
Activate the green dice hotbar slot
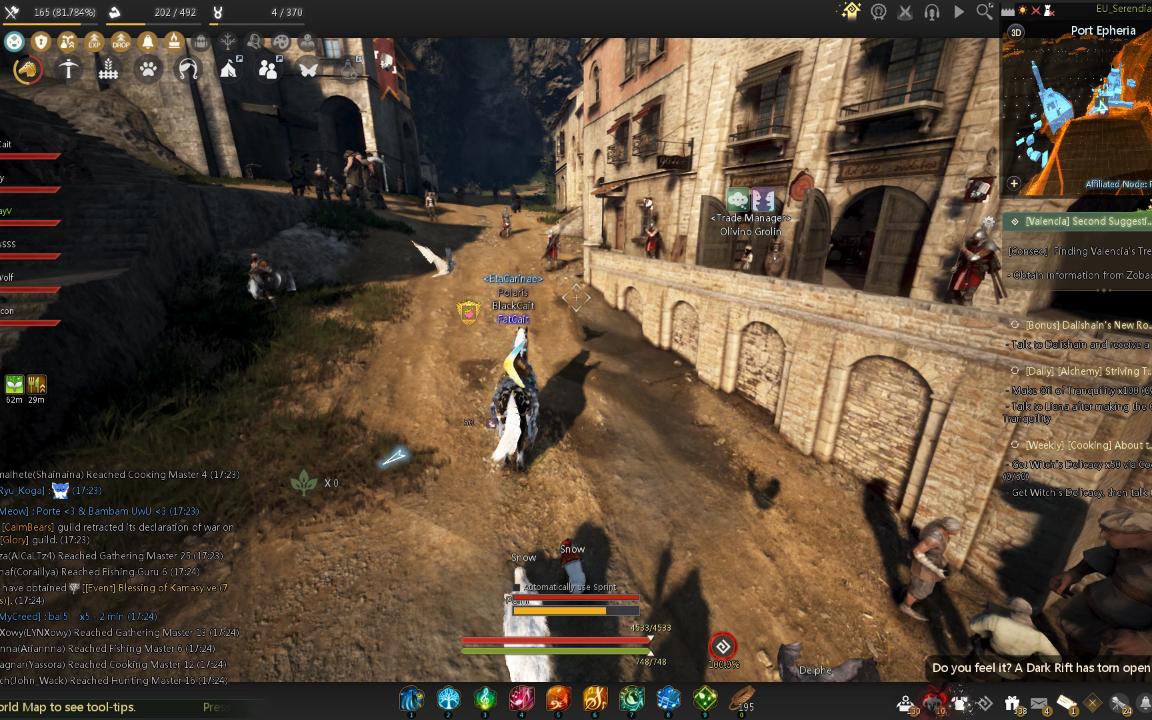[x=705, y=698]
